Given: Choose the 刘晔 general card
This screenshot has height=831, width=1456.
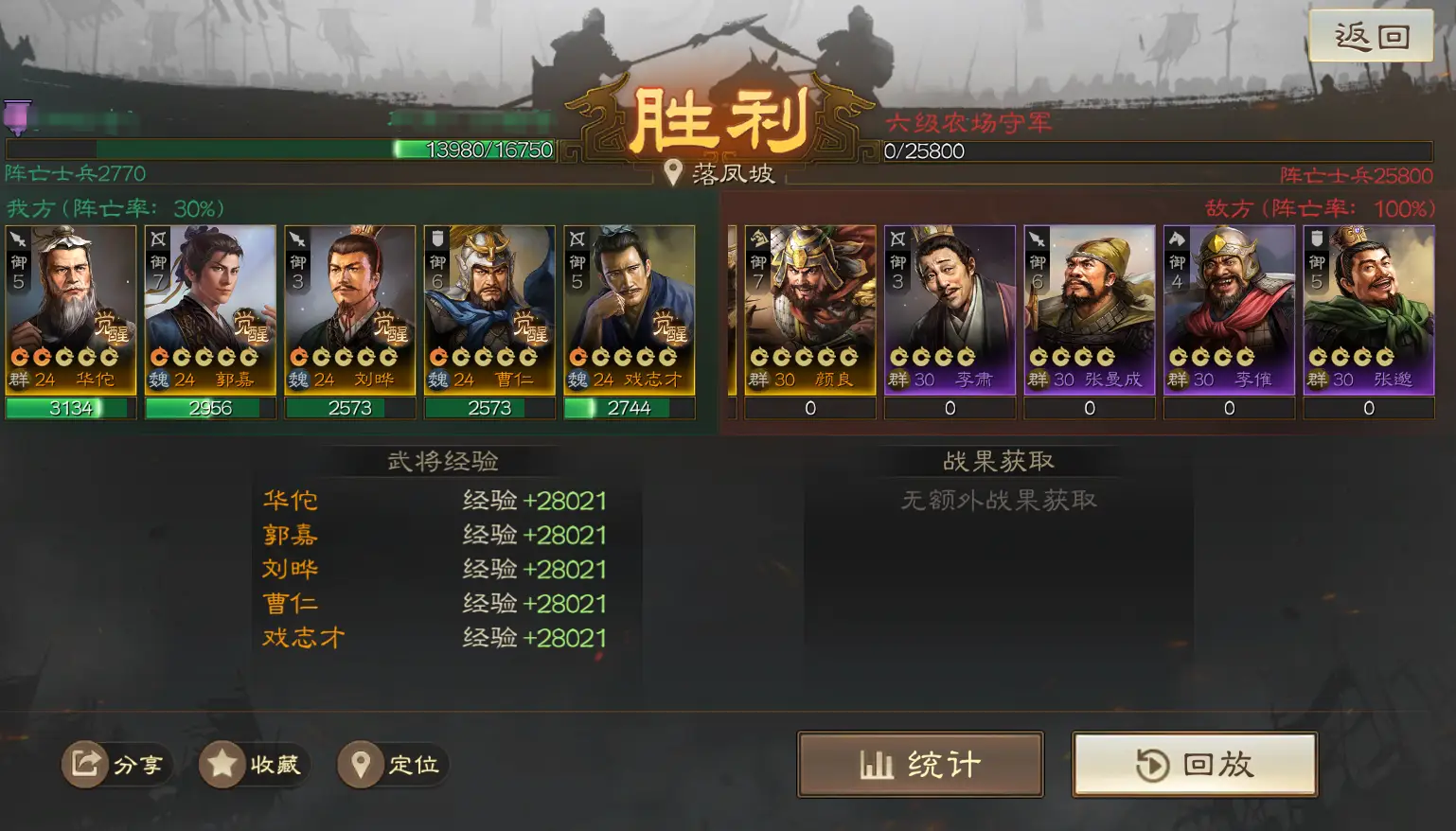Looking at the screenshot, I should click(x=350, y=309).
